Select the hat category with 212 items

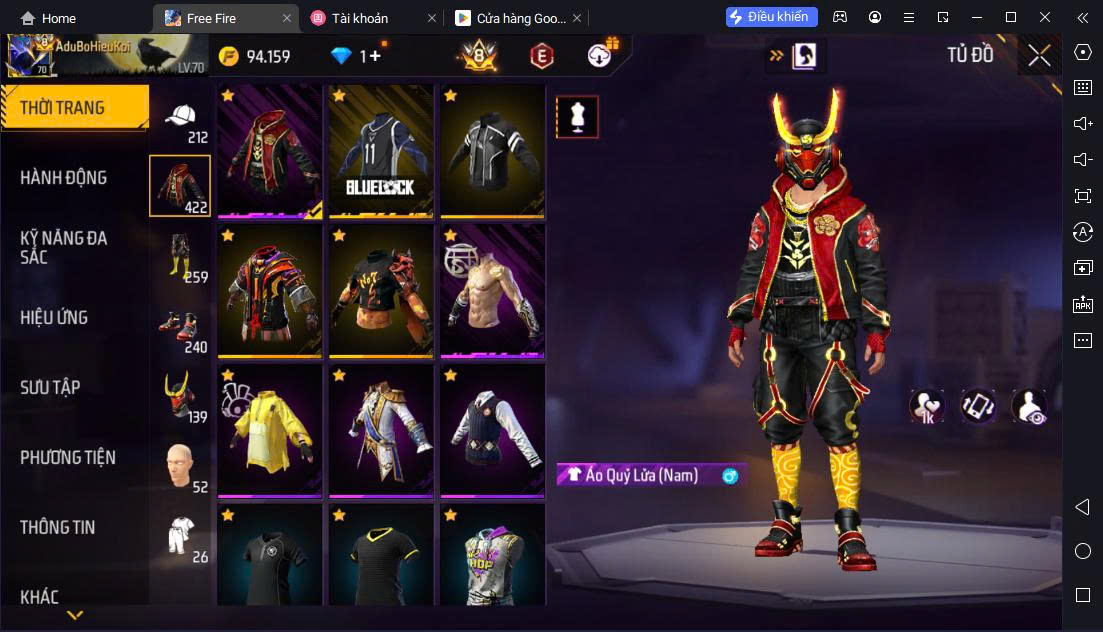181,120
